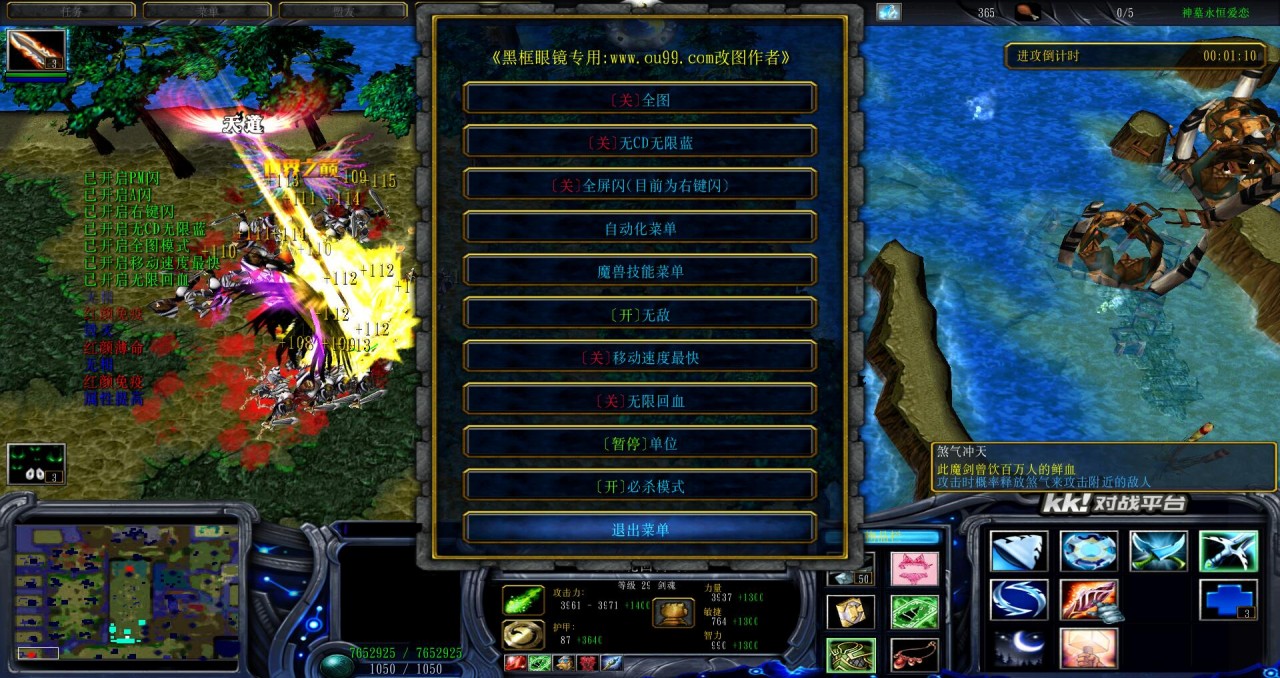Activate the crescent moon night ability
The image size is (1280, 678).
1019,648
